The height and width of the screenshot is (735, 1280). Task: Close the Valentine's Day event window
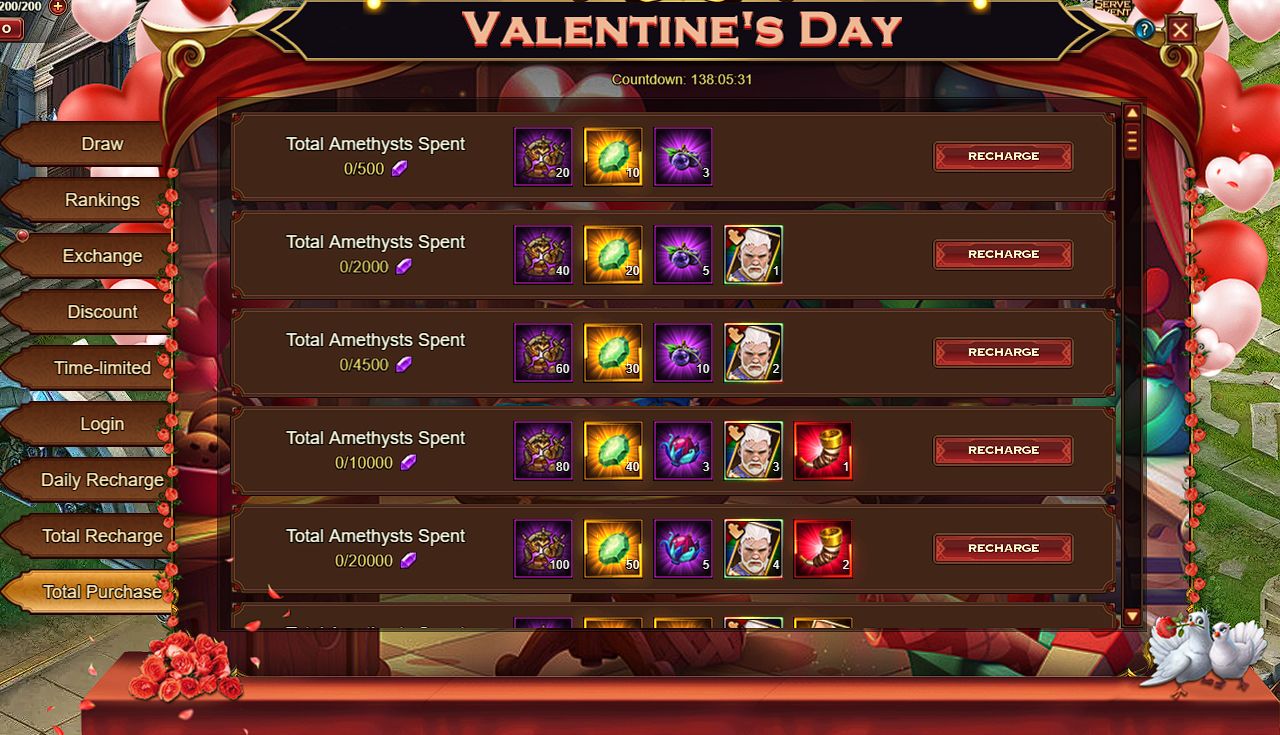(1180, 30)
